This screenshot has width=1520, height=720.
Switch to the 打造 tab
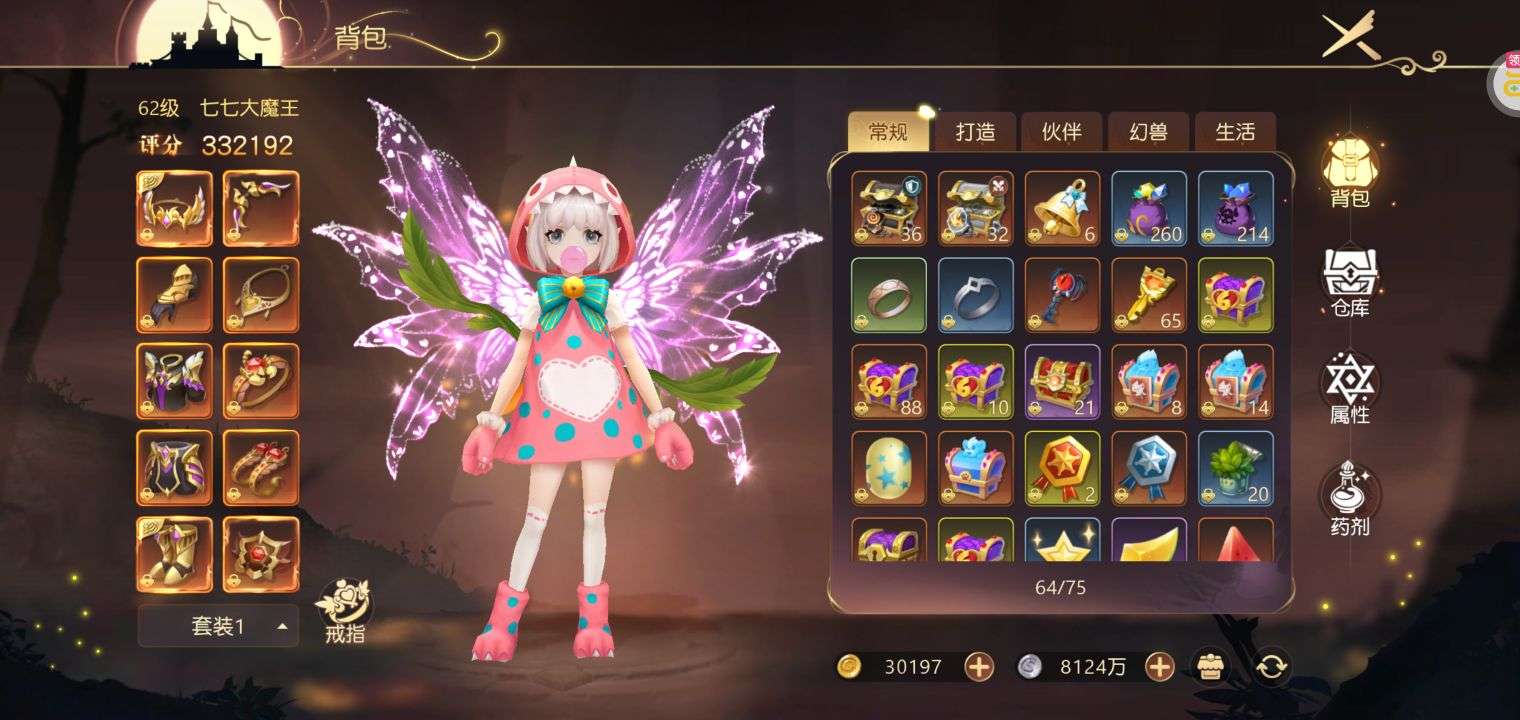[974, 132]
